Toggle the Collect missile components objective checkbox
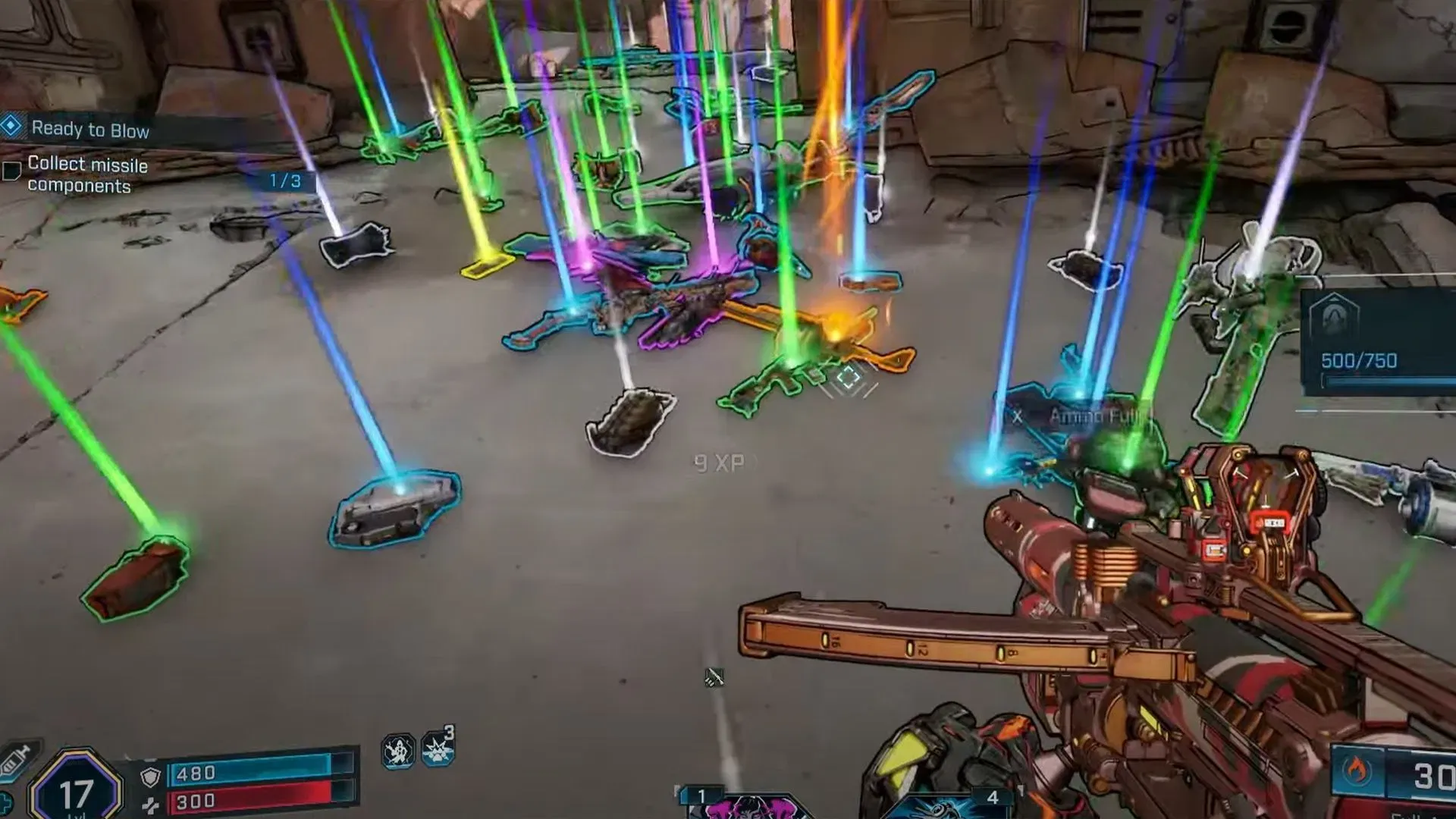1456x819 pixels. point(11,171)
